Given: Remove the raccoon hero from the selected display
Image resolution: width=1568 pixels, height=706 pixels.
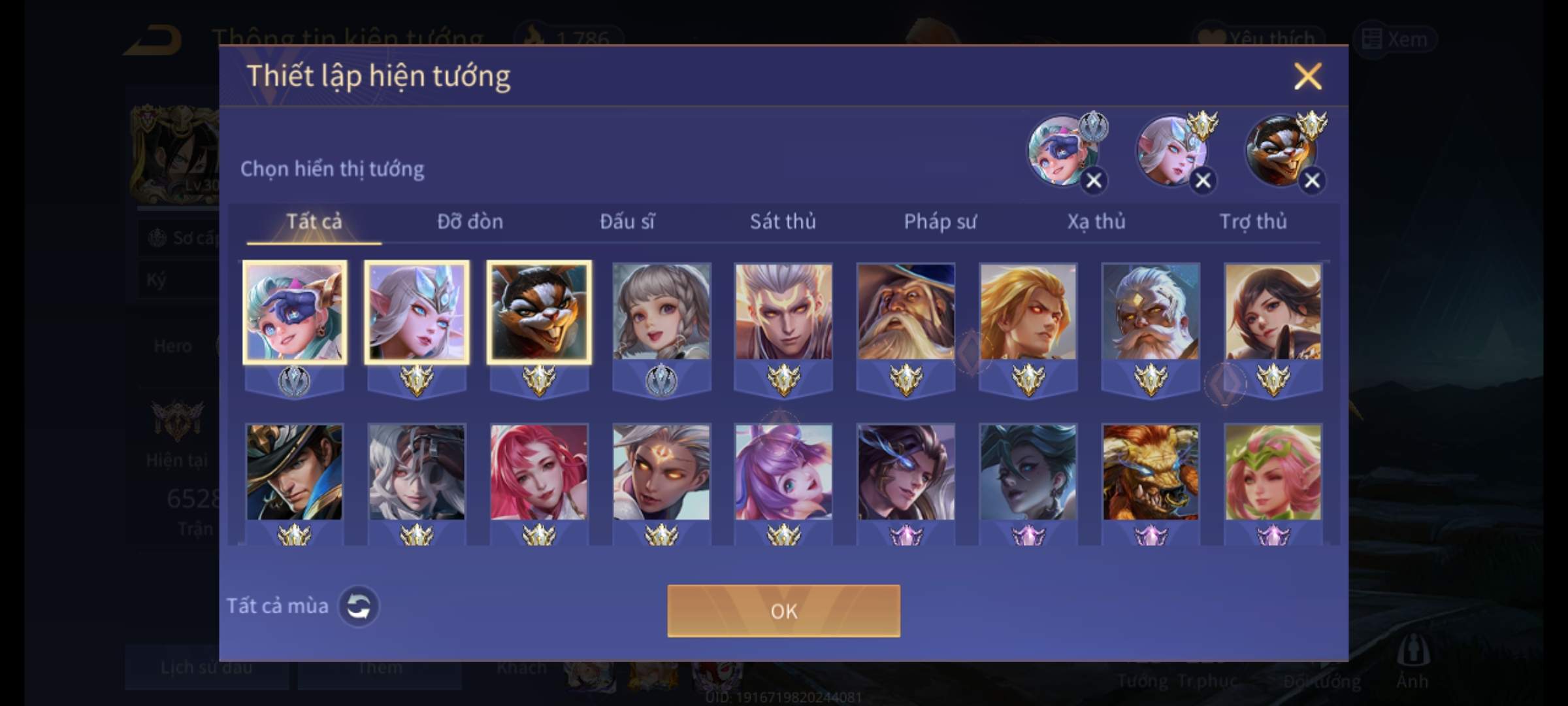Looking at the screenshot, I should pos(1311,180).
